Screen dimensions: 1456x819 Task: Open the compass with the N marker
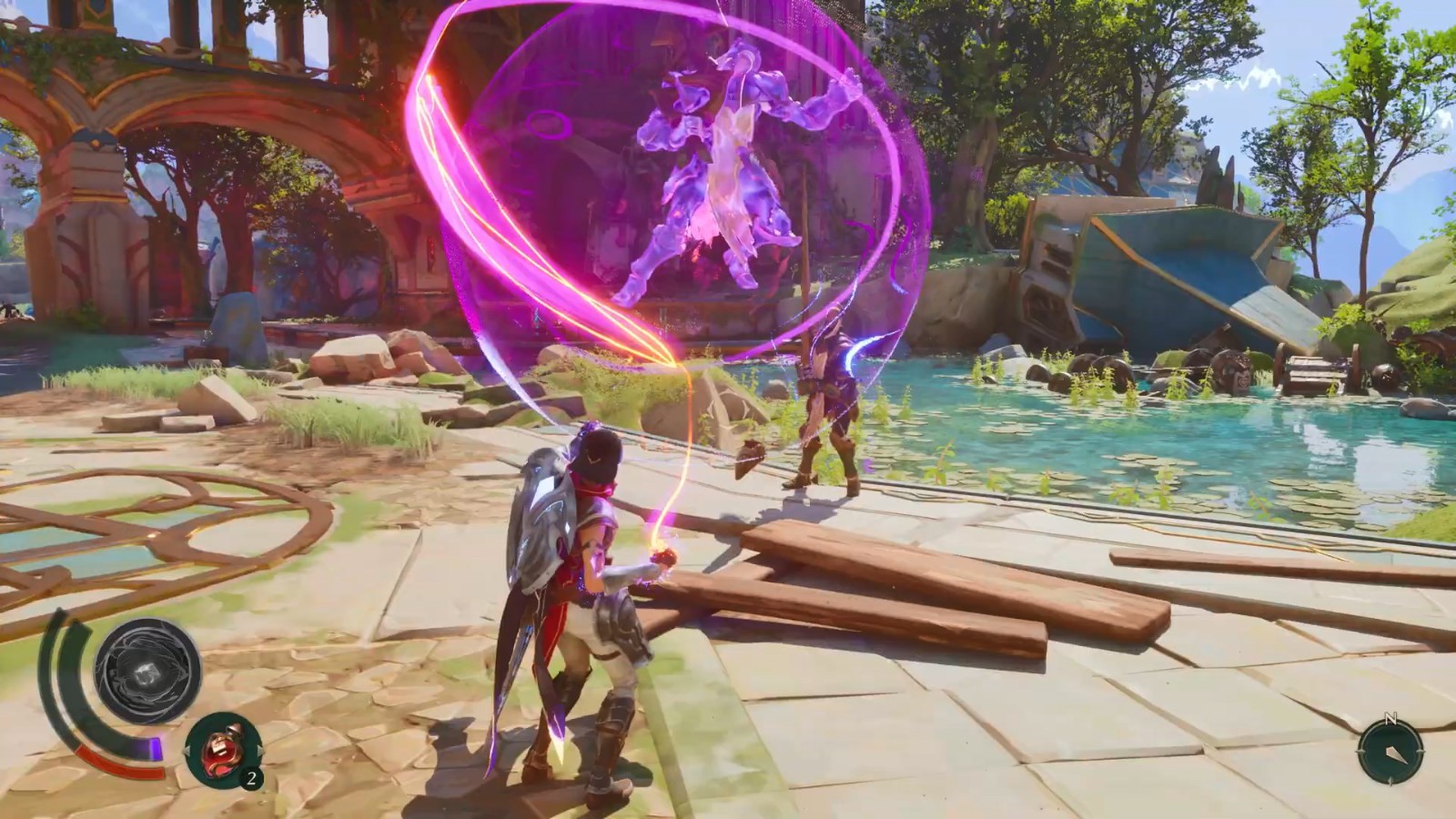tap(1390, 753)
